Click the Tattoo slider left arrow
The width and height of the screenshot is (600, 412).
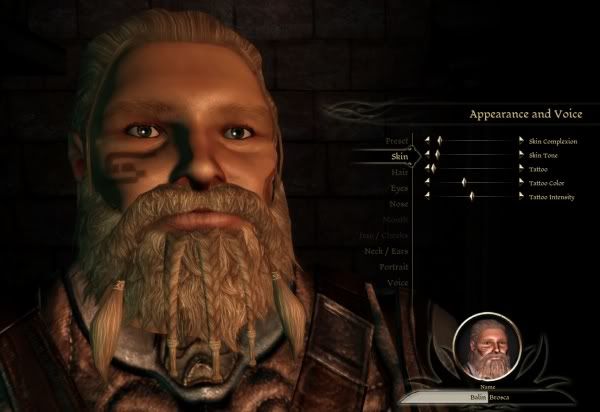pyautogui.click(x=427, y=169)
